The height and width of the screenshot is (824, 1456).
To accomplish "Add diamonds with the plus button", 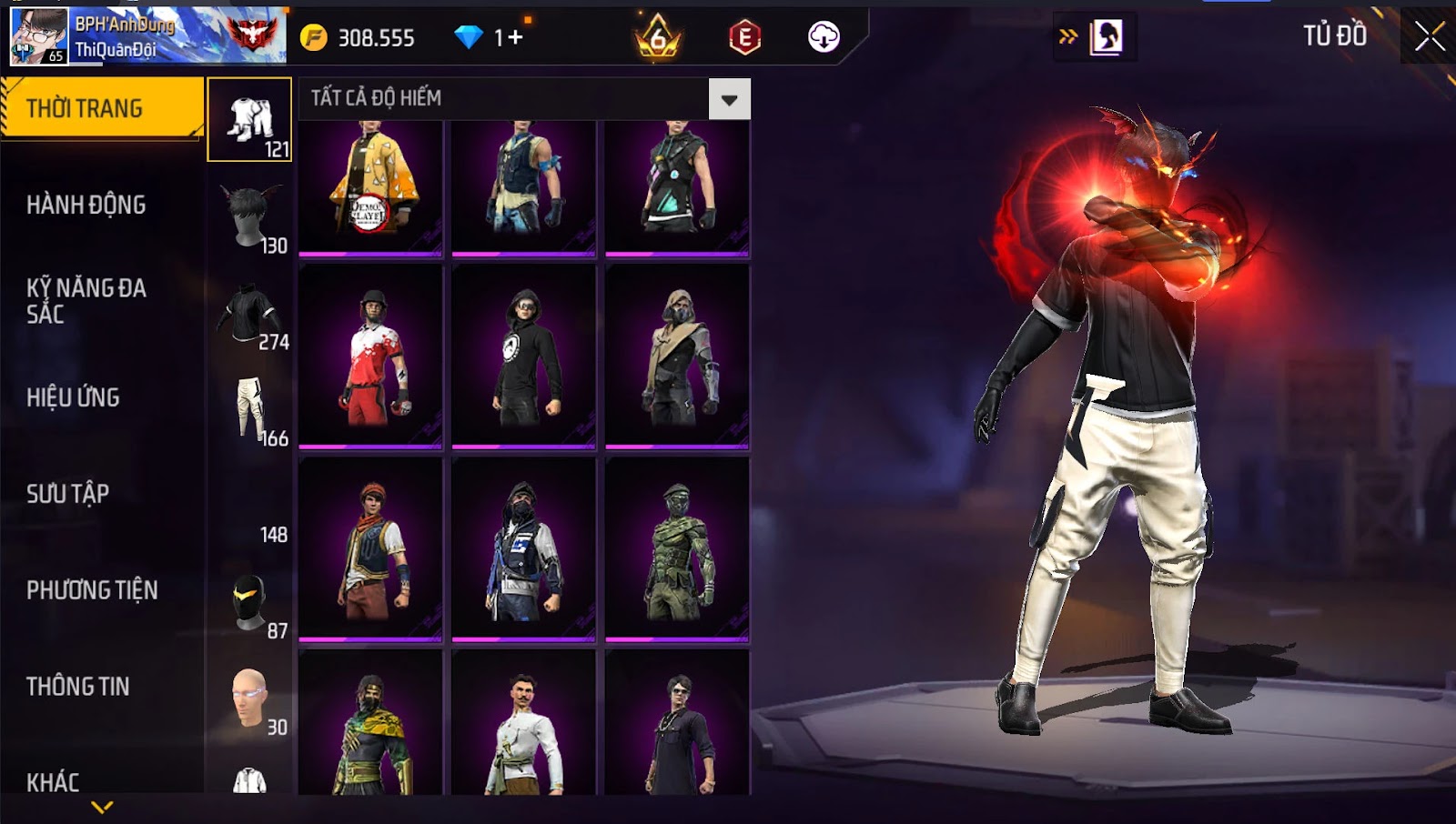I will pyautogui.click(x=516, y=37).
